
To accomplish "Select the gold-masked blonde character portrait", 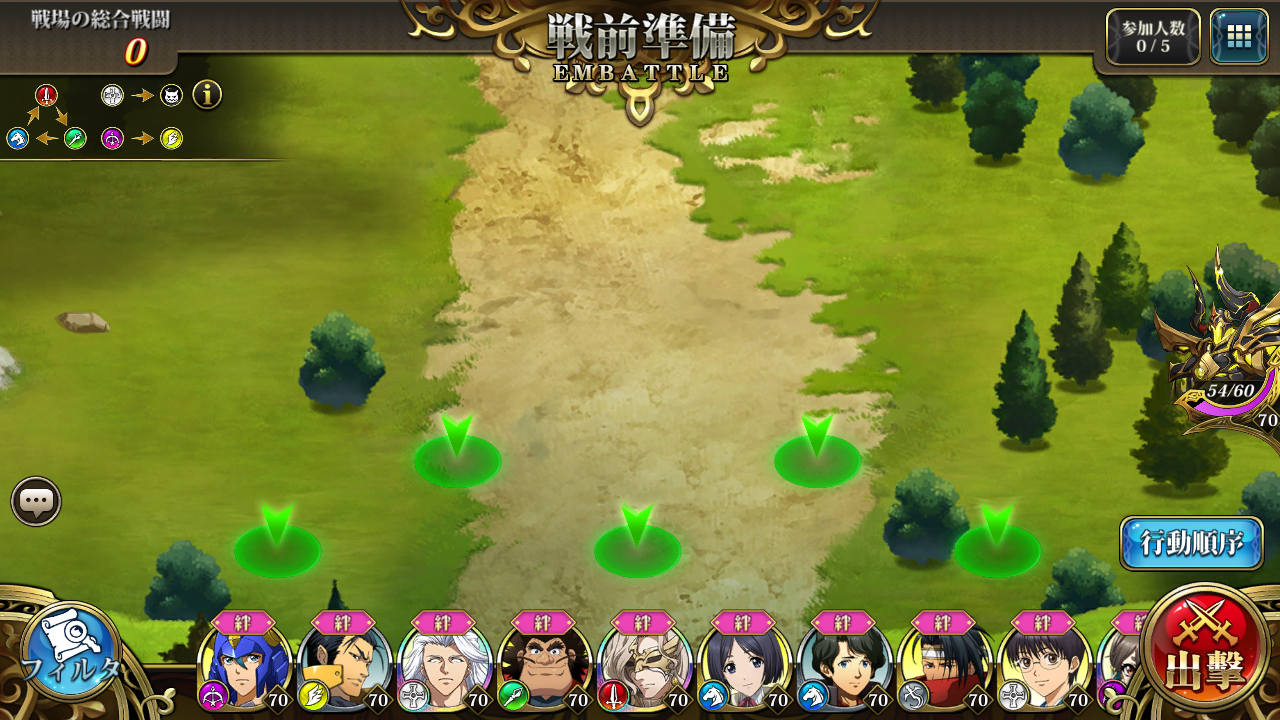I will point(644,668).
